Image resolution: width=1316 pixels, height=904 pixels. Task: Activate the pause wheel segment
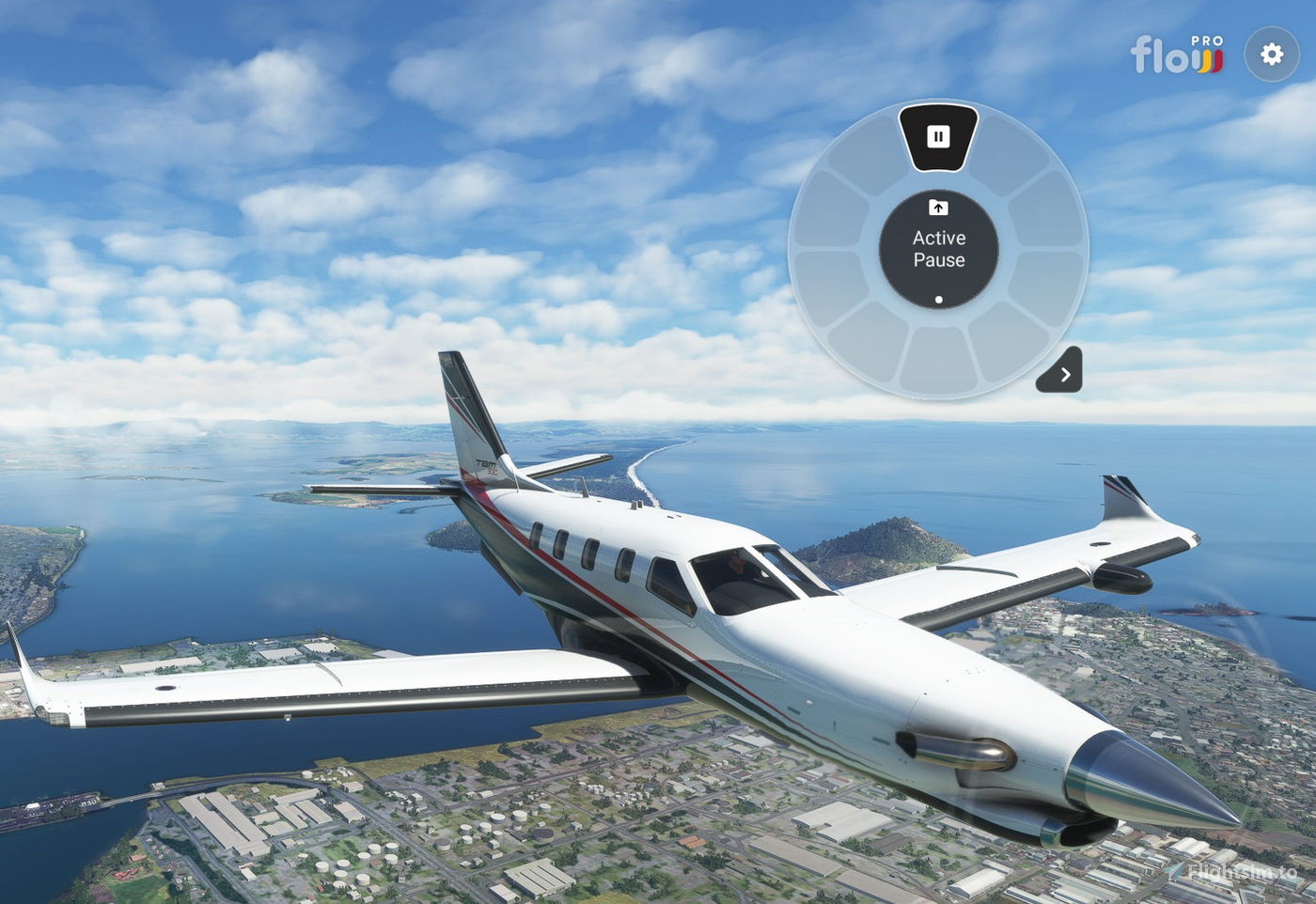click(938, 137)
